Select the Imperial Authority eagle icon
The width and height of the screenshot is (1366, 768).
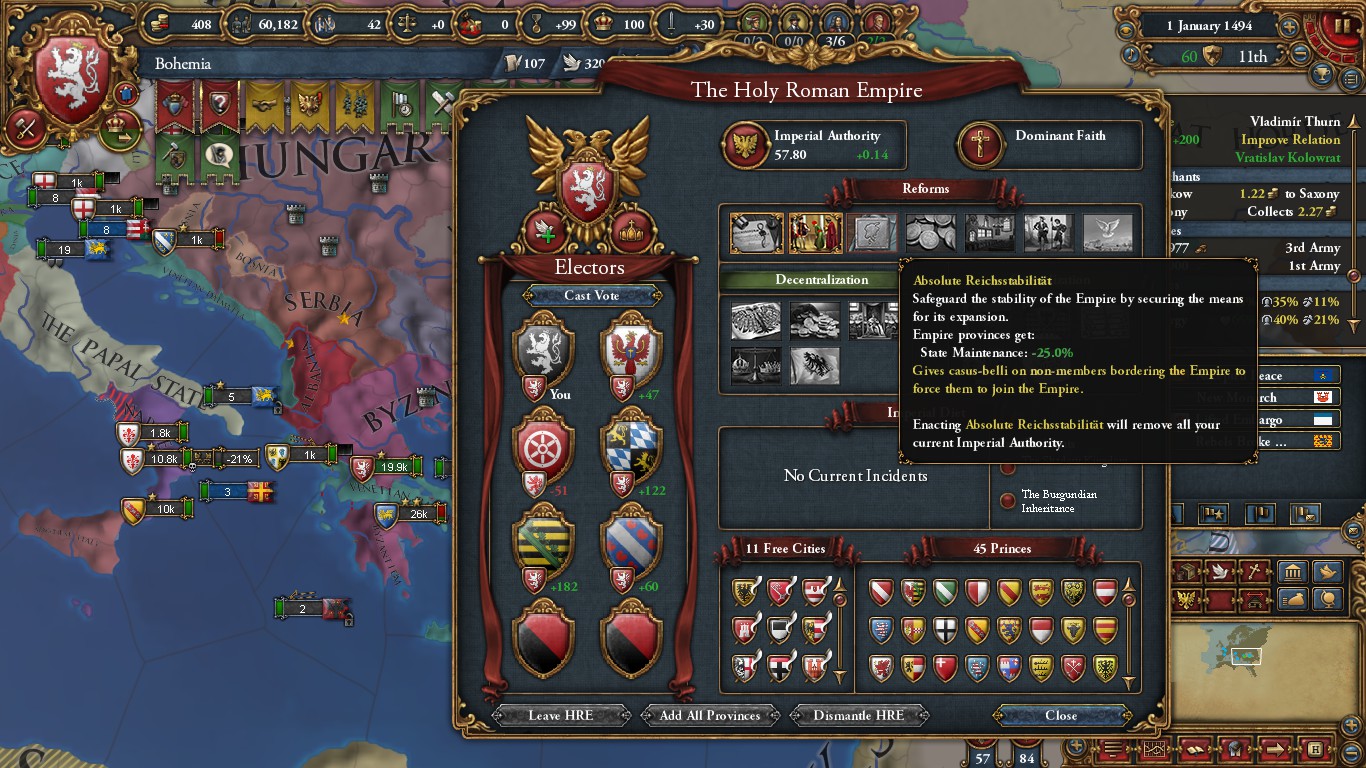[x=745, y=146]
